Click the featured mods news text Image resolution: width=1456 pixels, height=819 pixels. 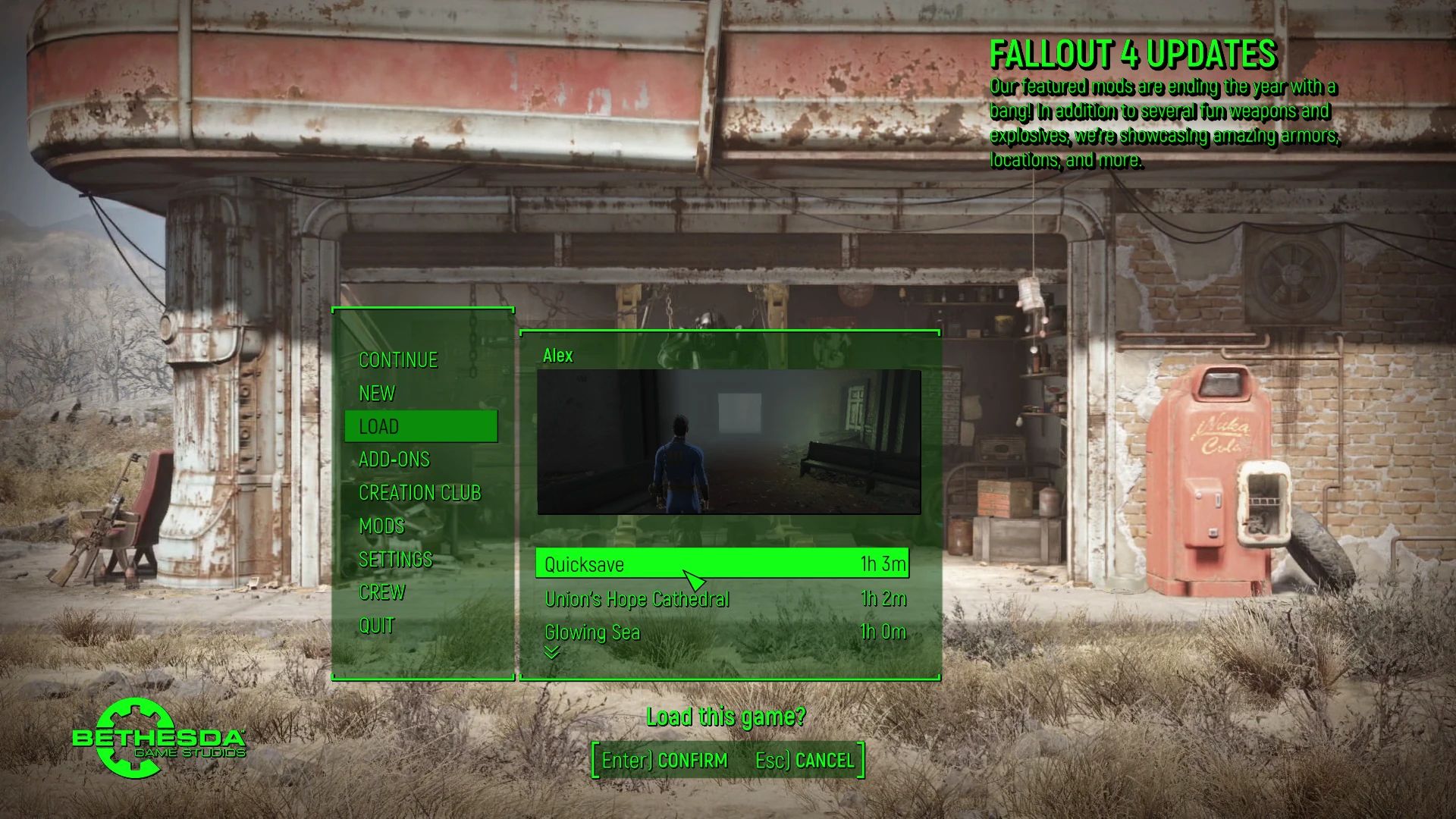1164,124
